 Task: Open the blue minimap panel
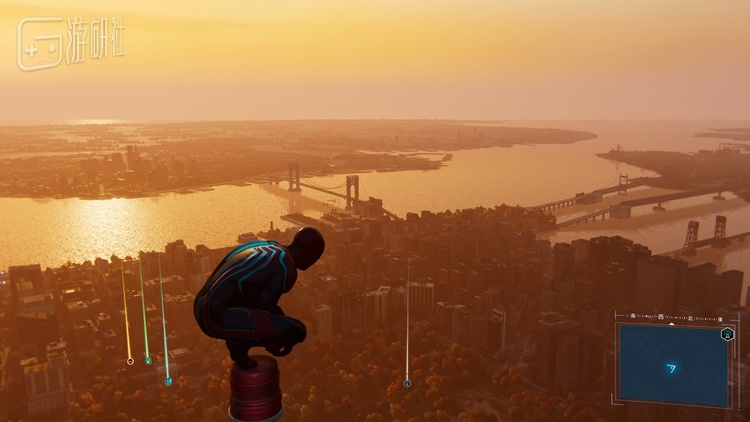[673, 363]
